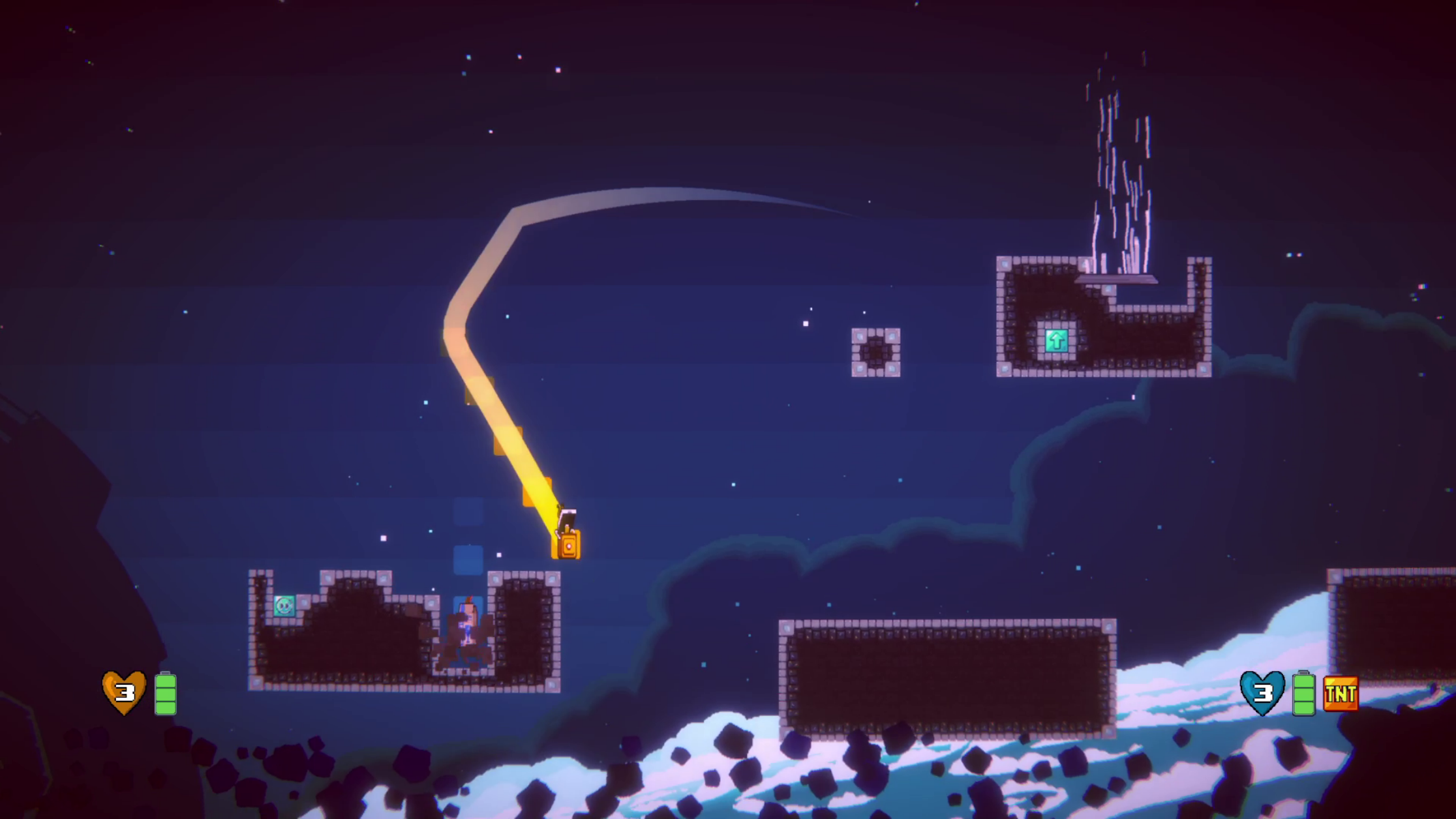Screen dimensions: 1456x819
Task: Click the small dark block inside the floating island
Action: (877, 353)
